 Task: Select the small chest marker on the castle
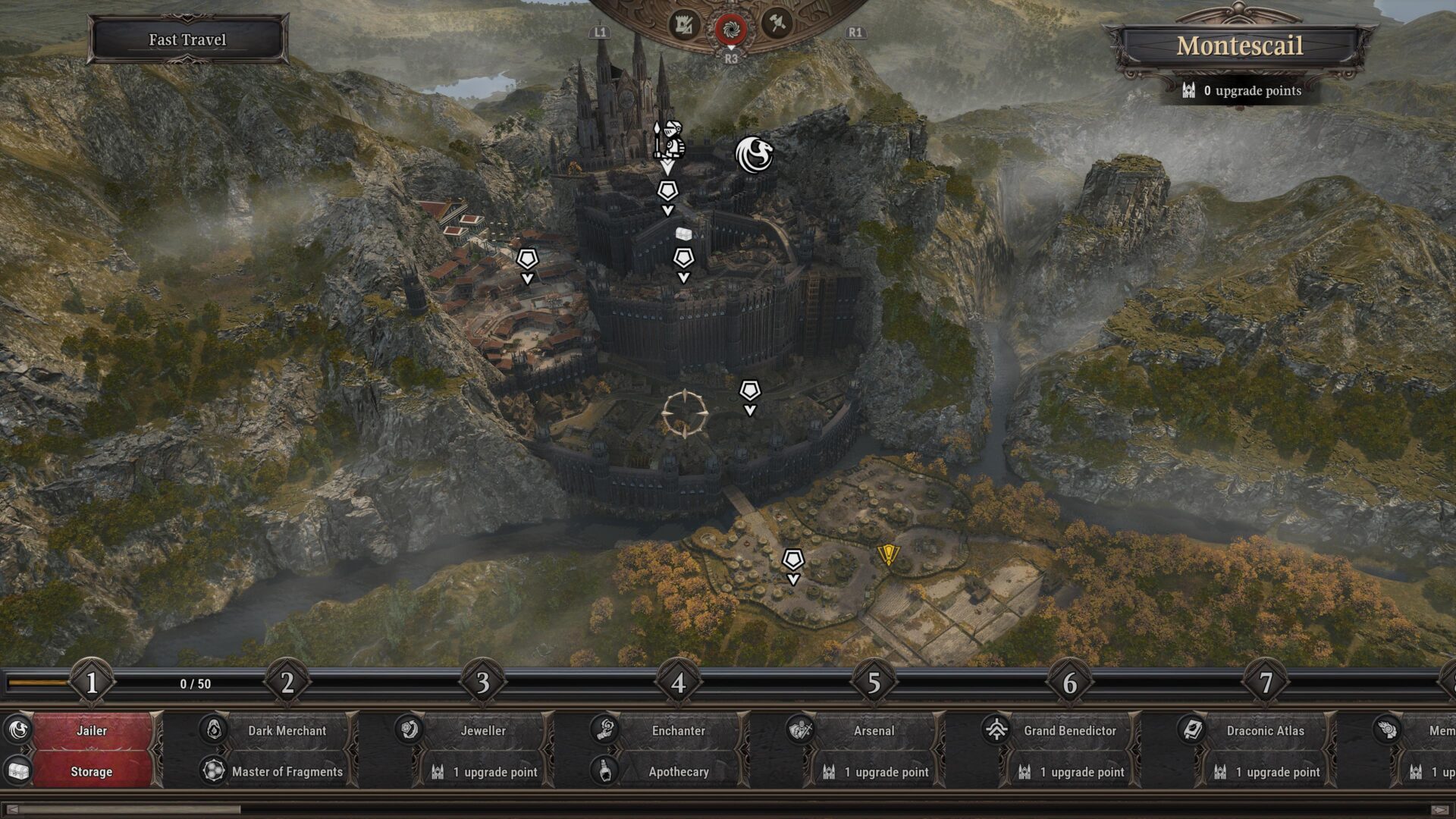pyautogui.click(x=685, y=232)
